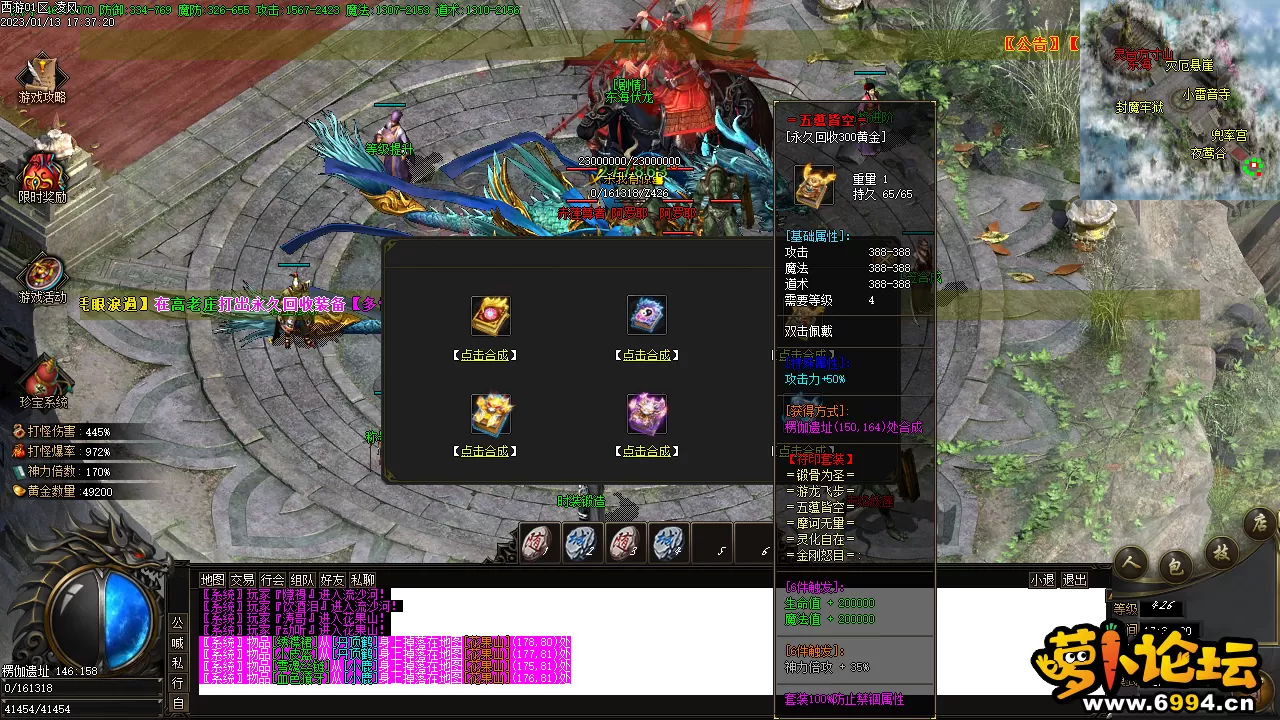Open the 包 bag button
This screenshot has width=1280, height=720.
point(1176,567)
